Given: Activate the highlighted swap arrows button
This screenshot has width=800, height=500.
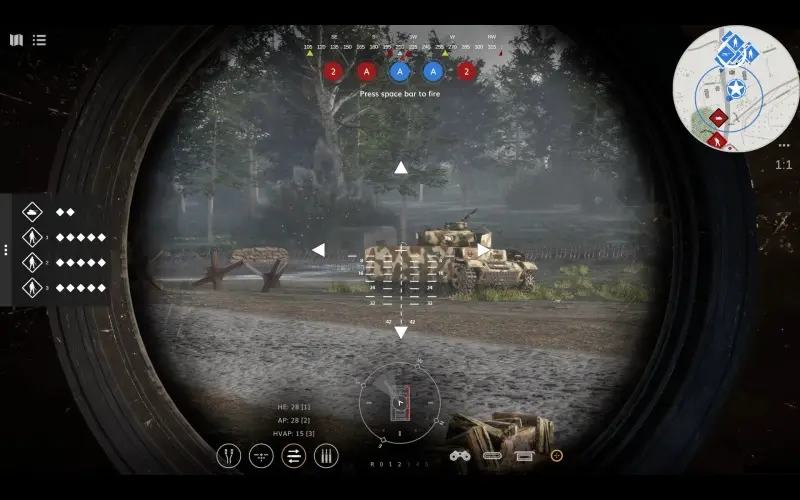Looking at the screenshot, I should click(x=294, y=456).
